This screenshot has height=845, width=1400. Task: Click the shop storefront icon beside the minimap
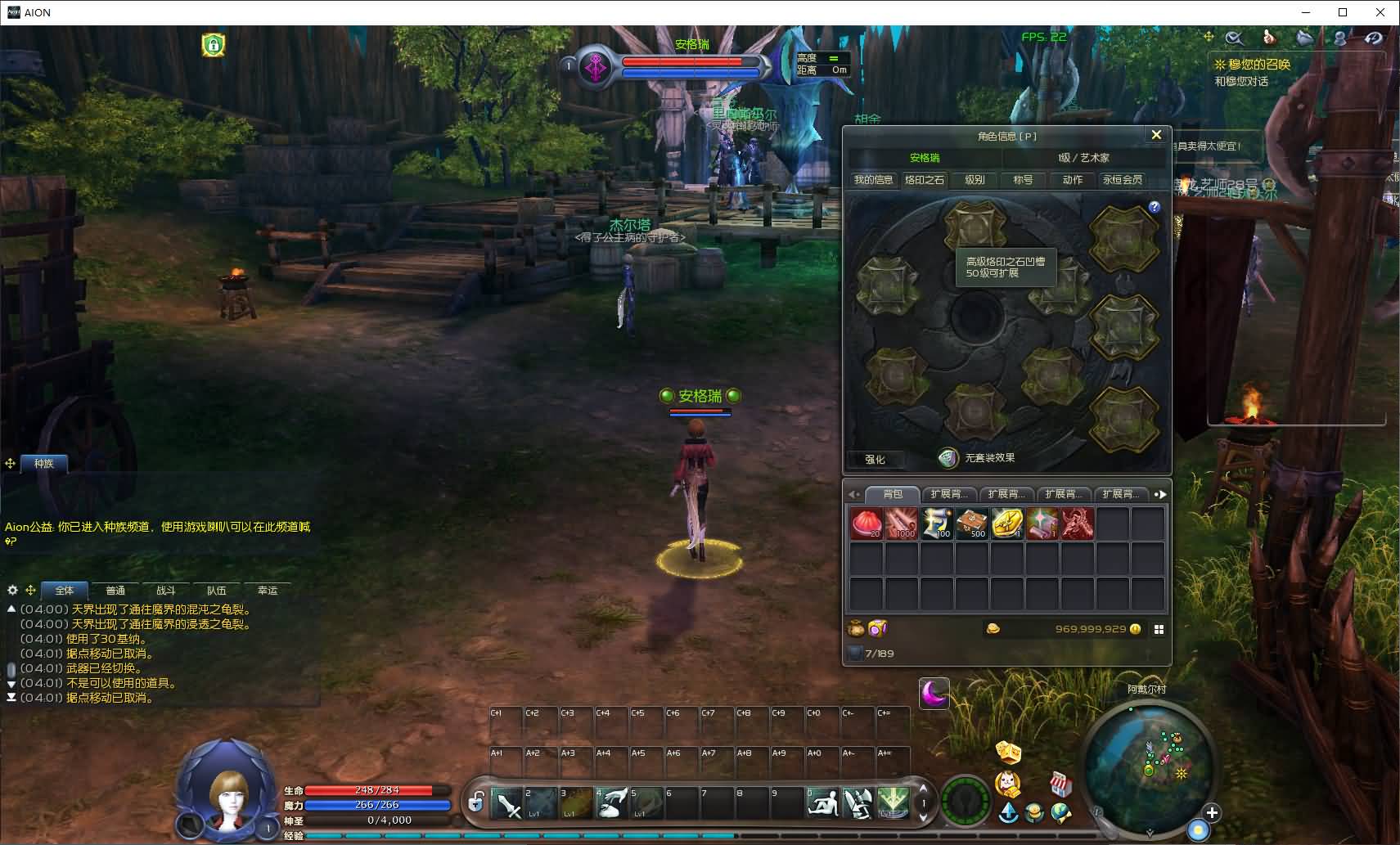tap(1060, 783)
